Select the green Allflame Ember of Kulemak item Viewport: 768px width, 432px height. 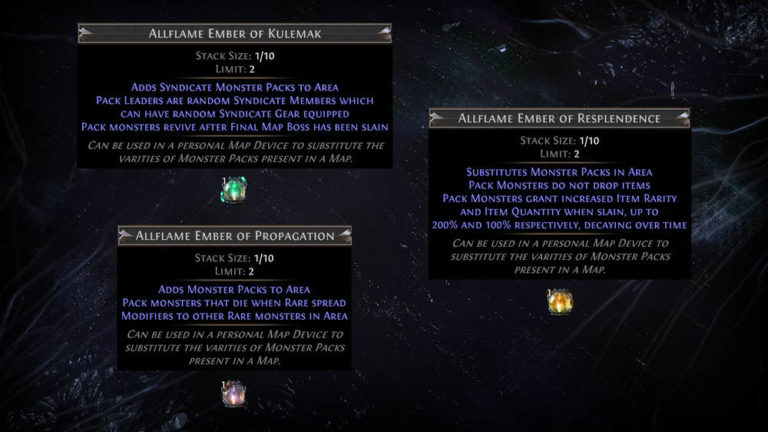(x=234, y=189)
